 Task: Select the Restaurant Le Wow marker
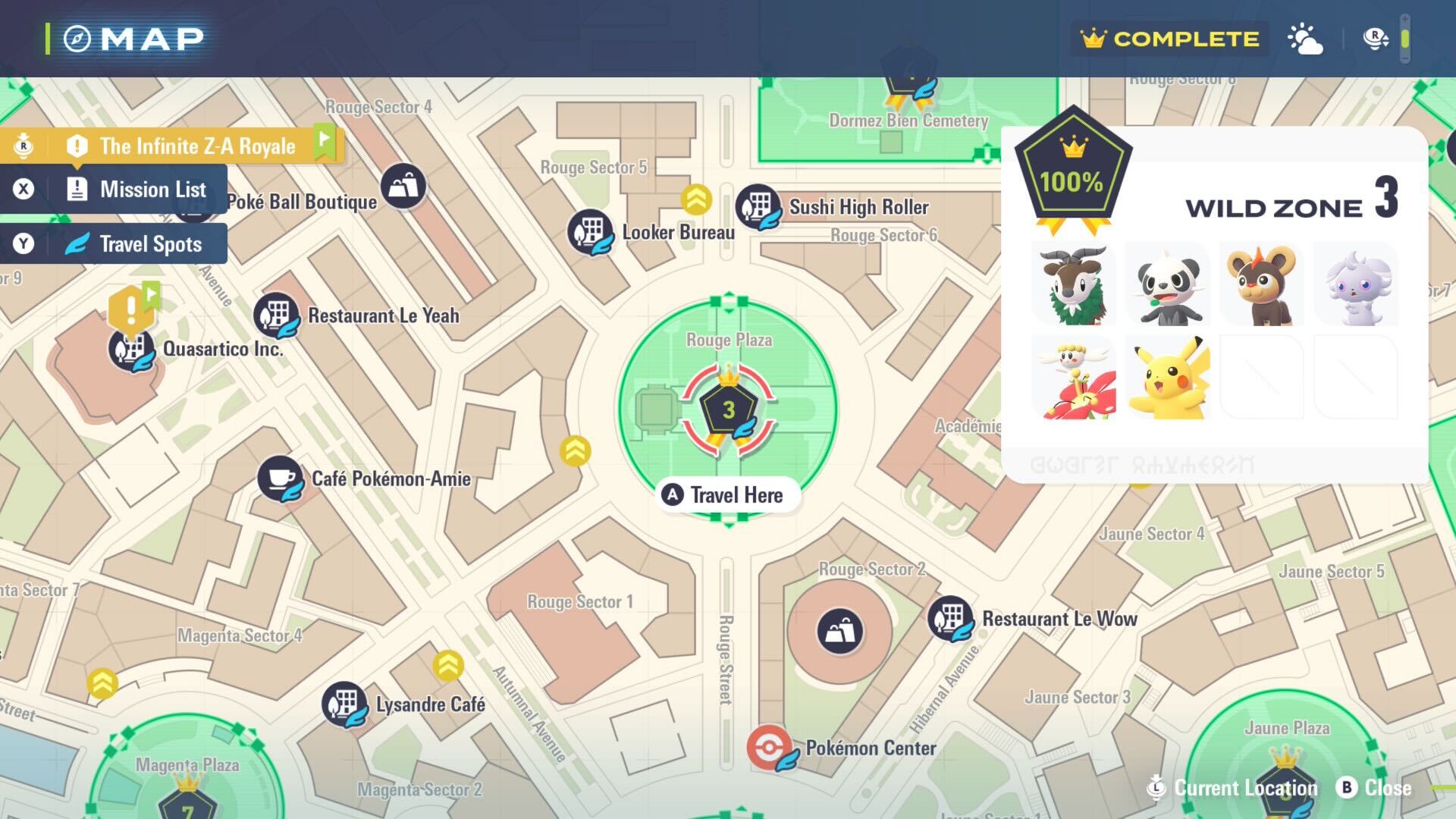[950, 619]
